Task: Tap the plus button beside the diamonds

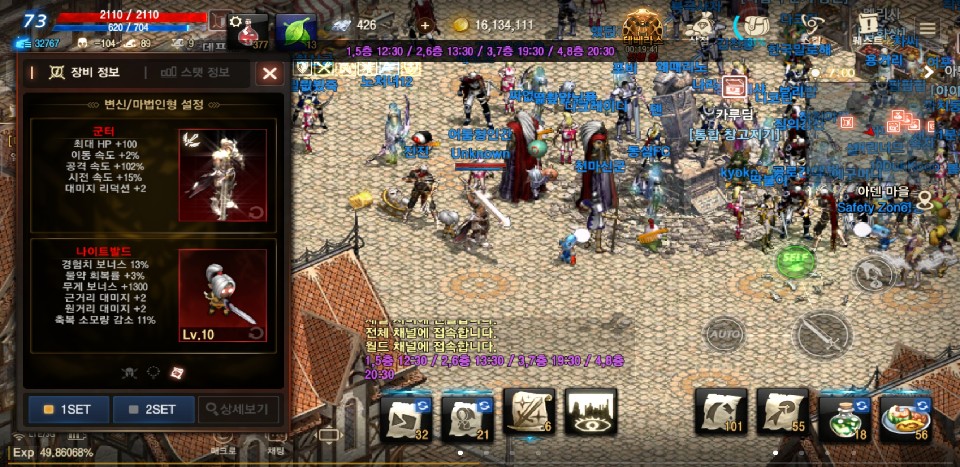Action: pos(425,25)
